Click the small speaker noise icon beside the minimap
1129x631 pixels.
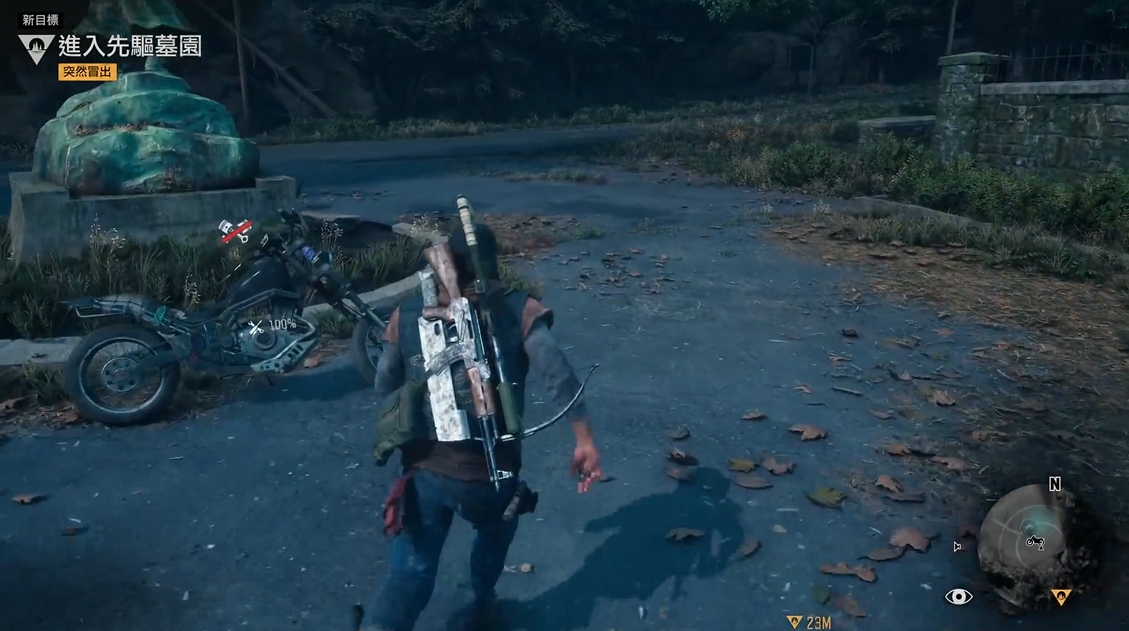click(x=957, y=547)
